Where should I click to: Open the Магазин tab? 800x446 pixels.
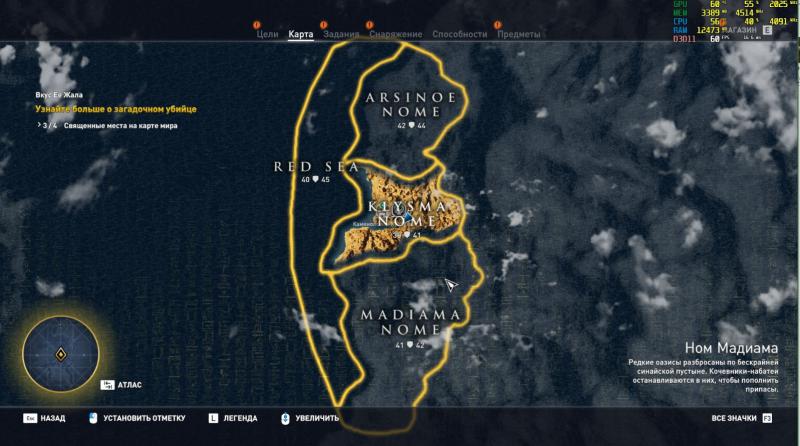point(743,31)
